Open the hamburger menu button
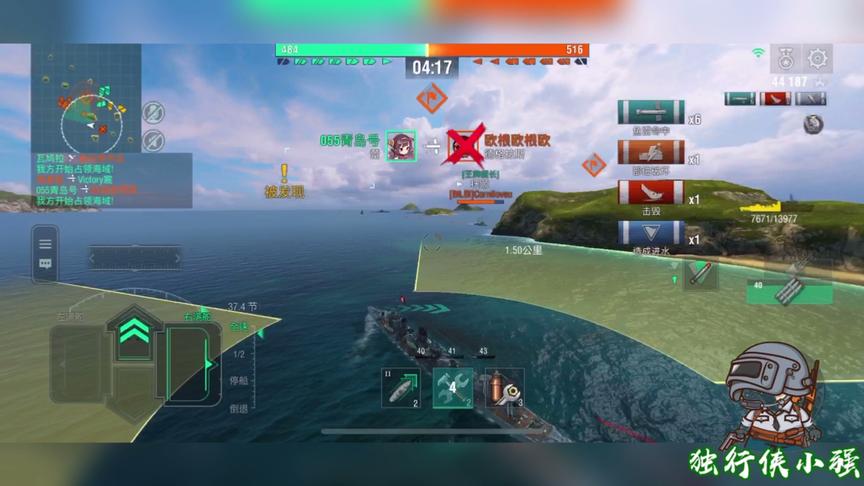Viewport: 864px width, 486px height. (45, 242)
